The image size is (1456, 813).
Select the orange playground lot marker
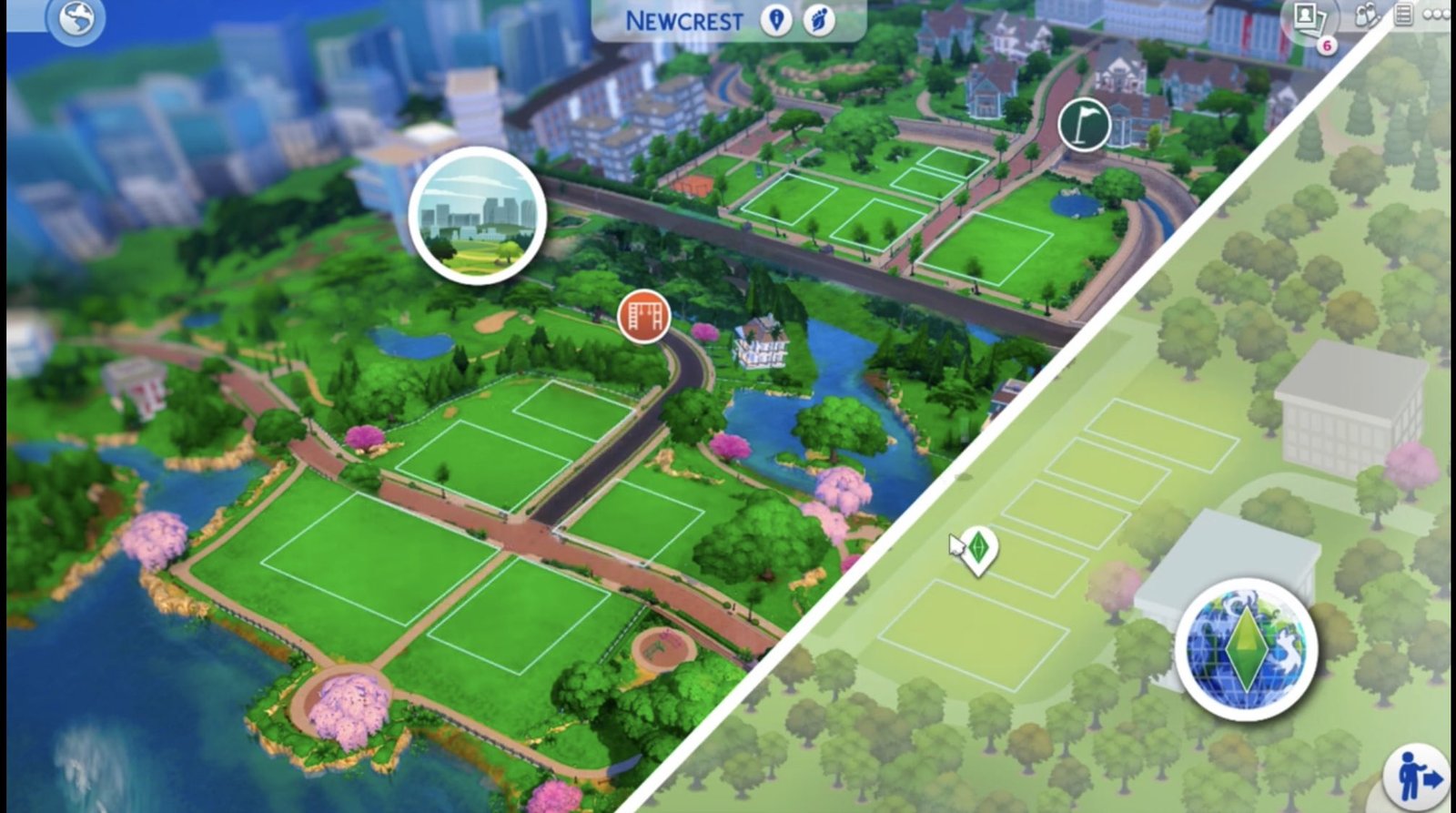(x=643, y=317)
